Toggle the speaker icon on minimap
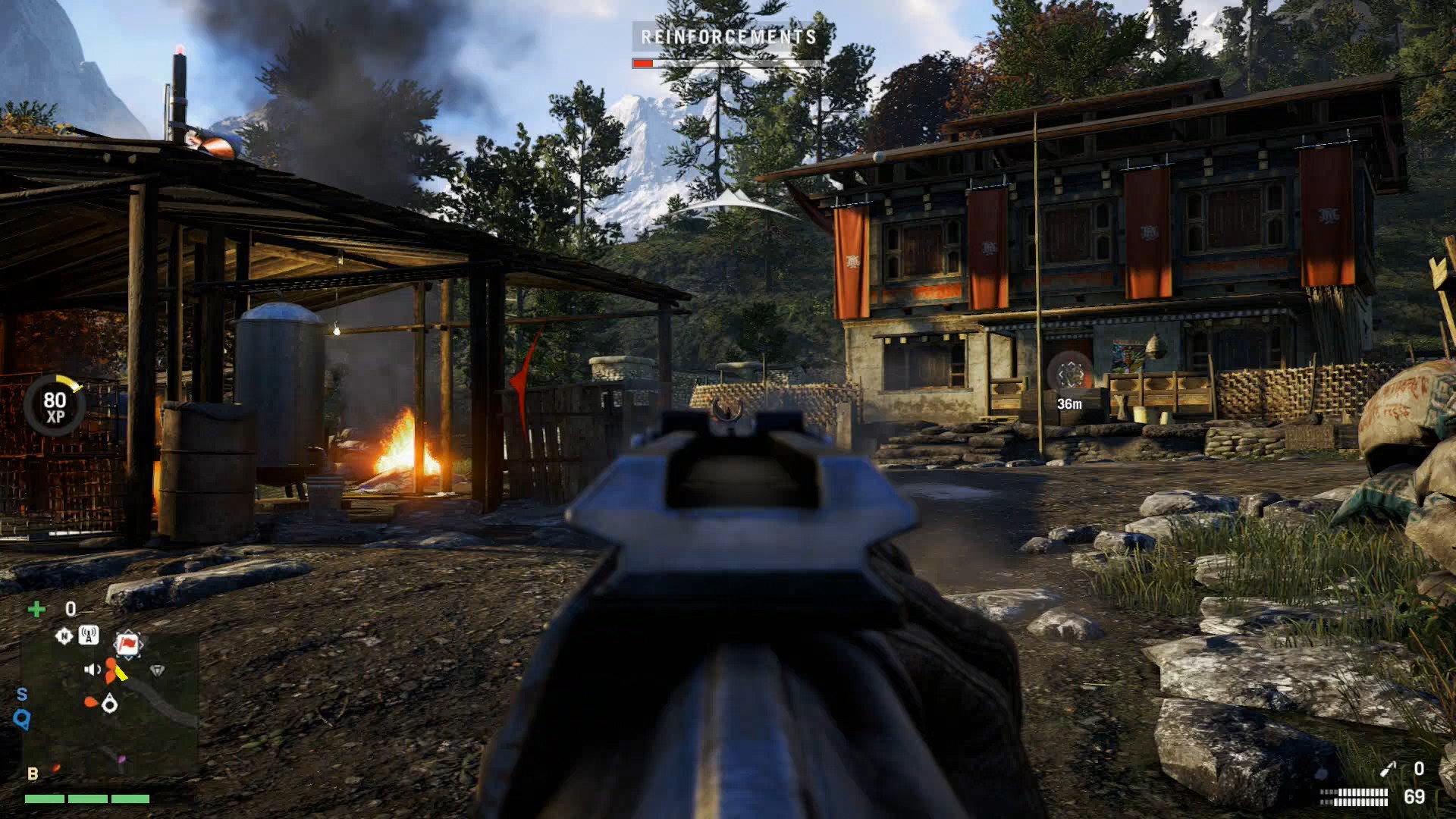Image resolution: width=1456 pixels, height=819 pixels. (x=91, y=670)
